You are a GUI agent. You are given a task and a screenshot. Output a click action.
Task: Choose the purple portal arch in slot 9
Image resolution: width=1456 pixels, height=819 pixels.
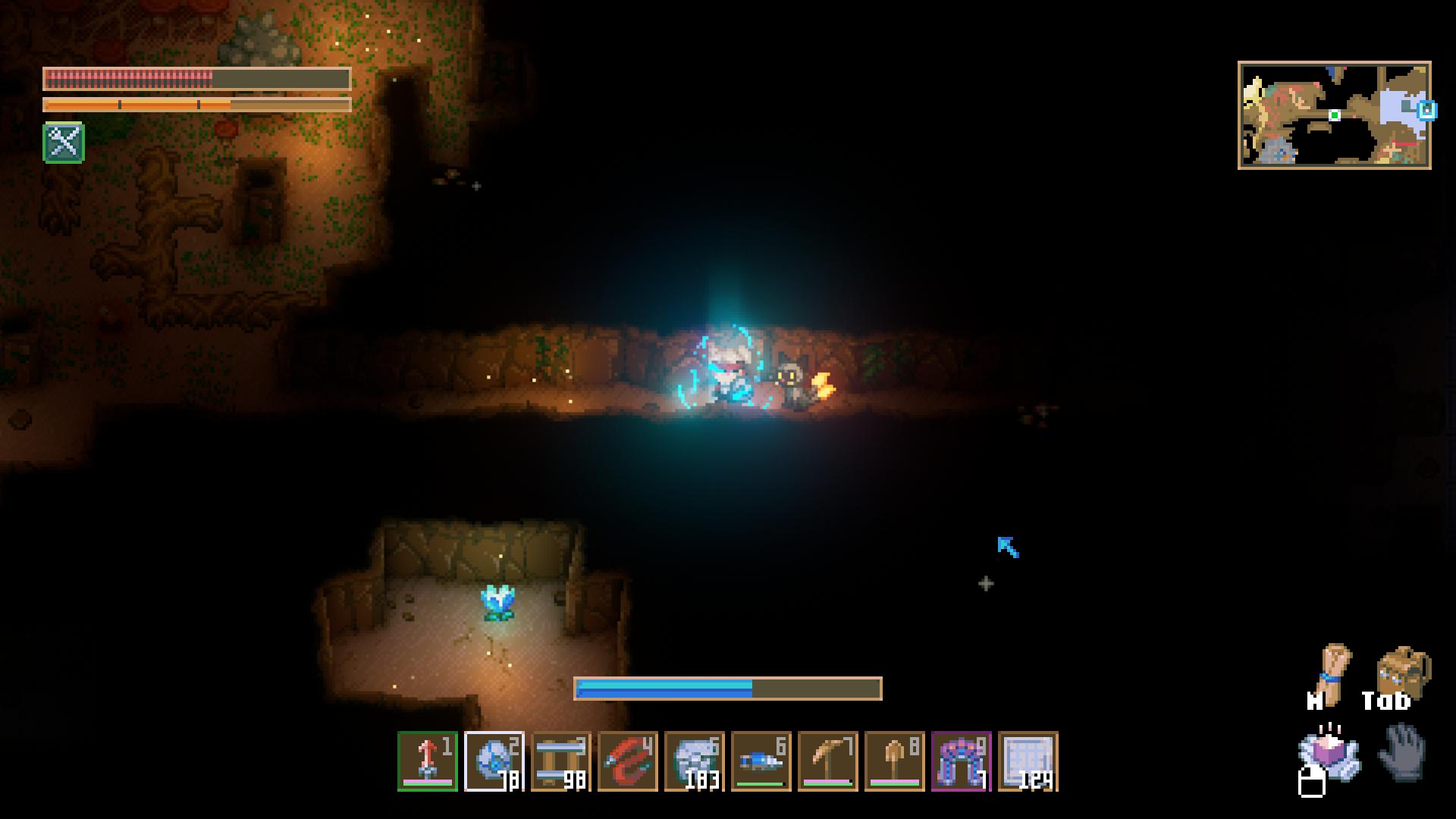coord(962,761)
